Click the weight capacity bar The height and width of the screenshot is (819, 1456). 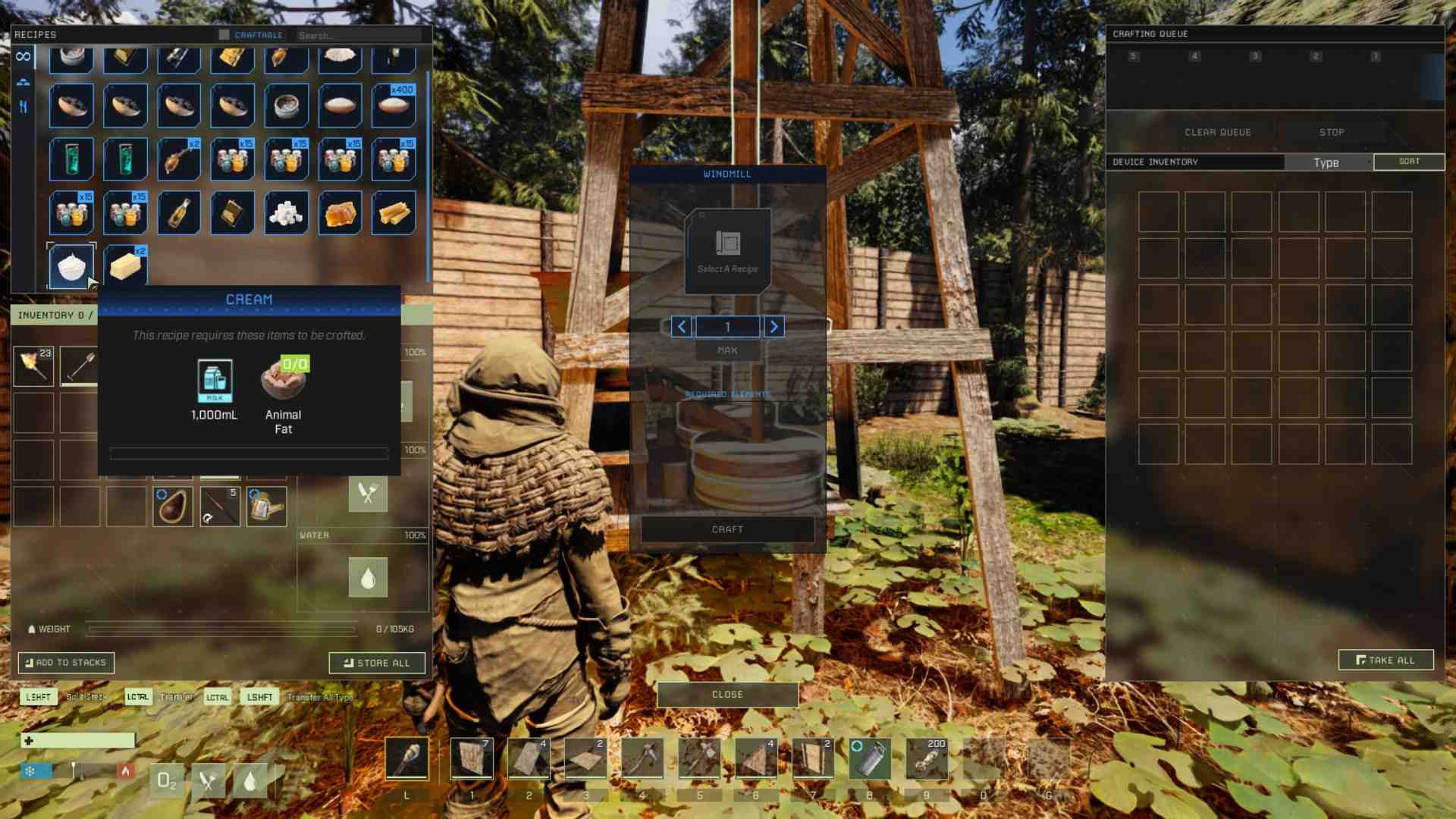pyautogui.click(x=224, y=629)
